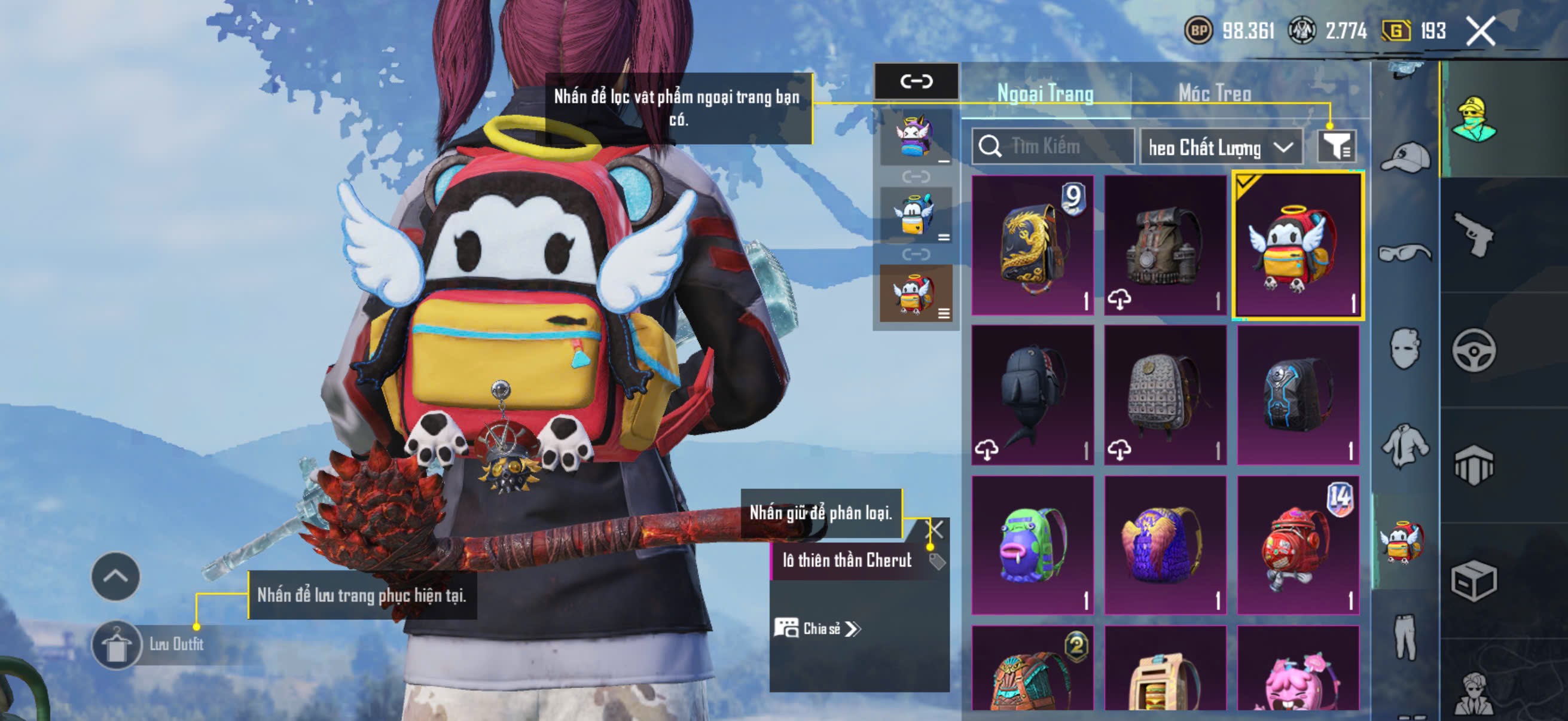Open the owned-skins filter funnel
The width and height of the screenshot is (1568, 721).
(1336, 146)
